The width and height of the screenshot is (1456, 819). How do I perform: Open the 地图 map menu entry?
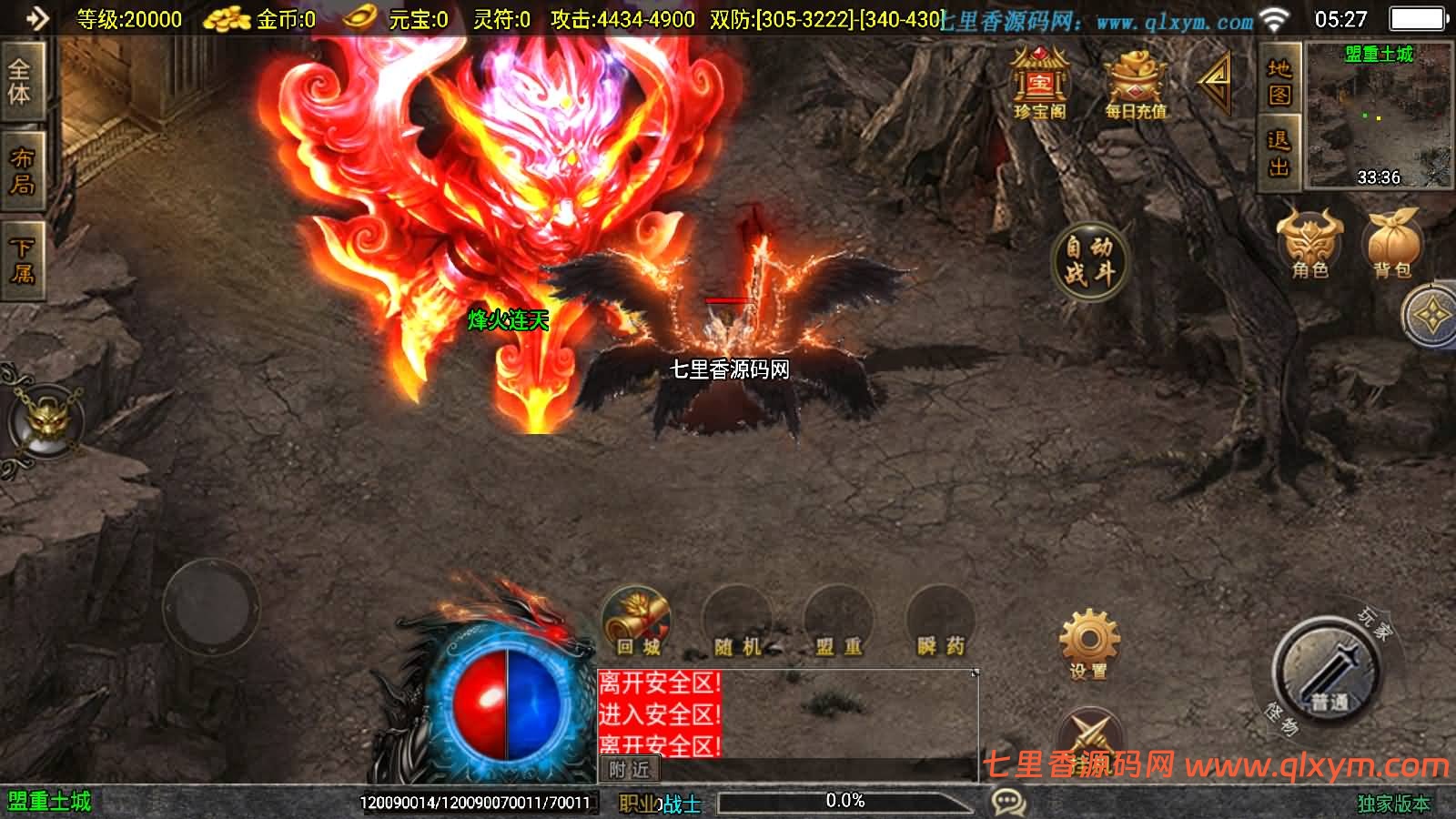coord(1278,84)
